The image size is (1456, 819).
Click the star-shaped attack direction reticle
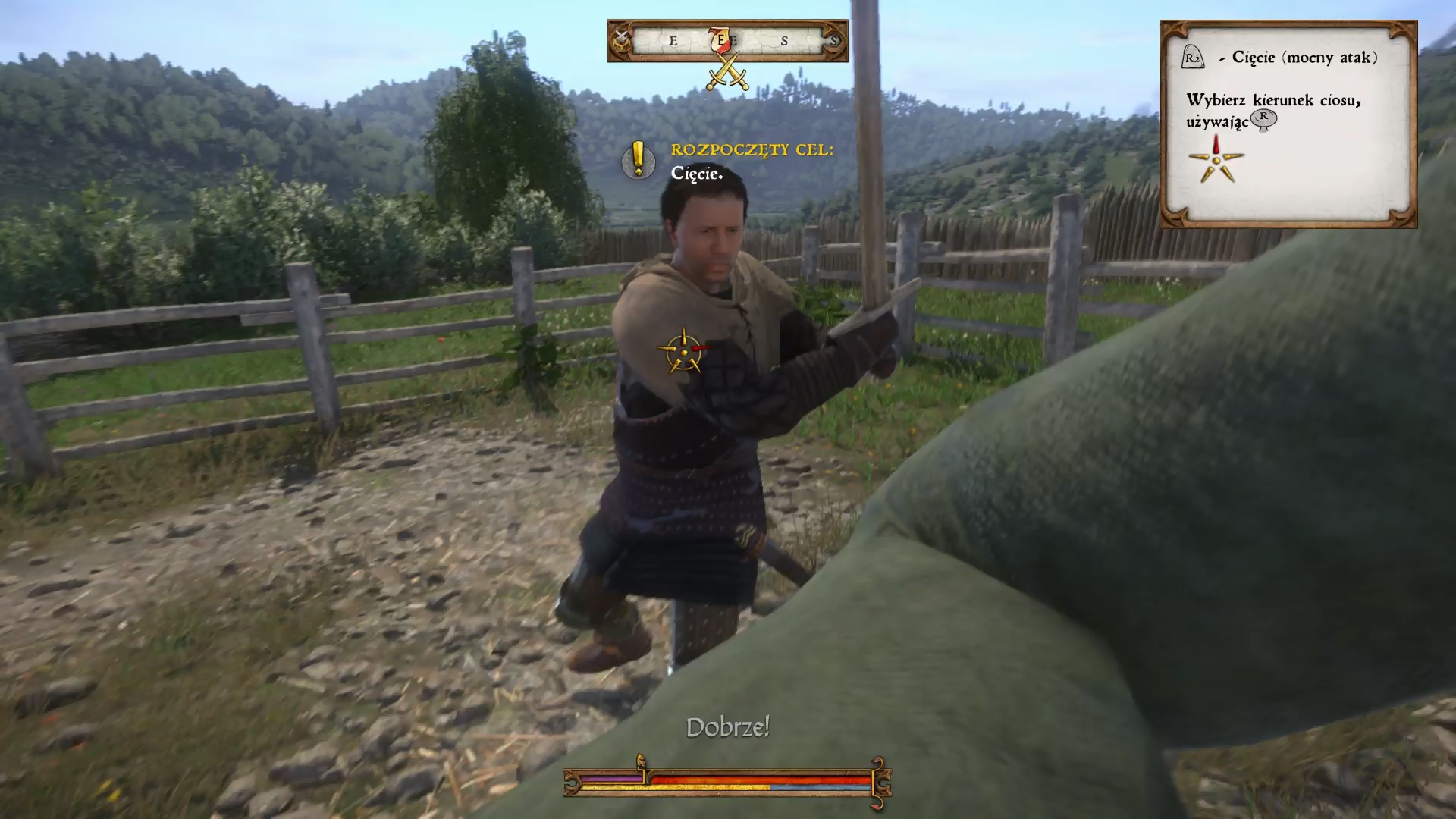(x=683, y=351)
